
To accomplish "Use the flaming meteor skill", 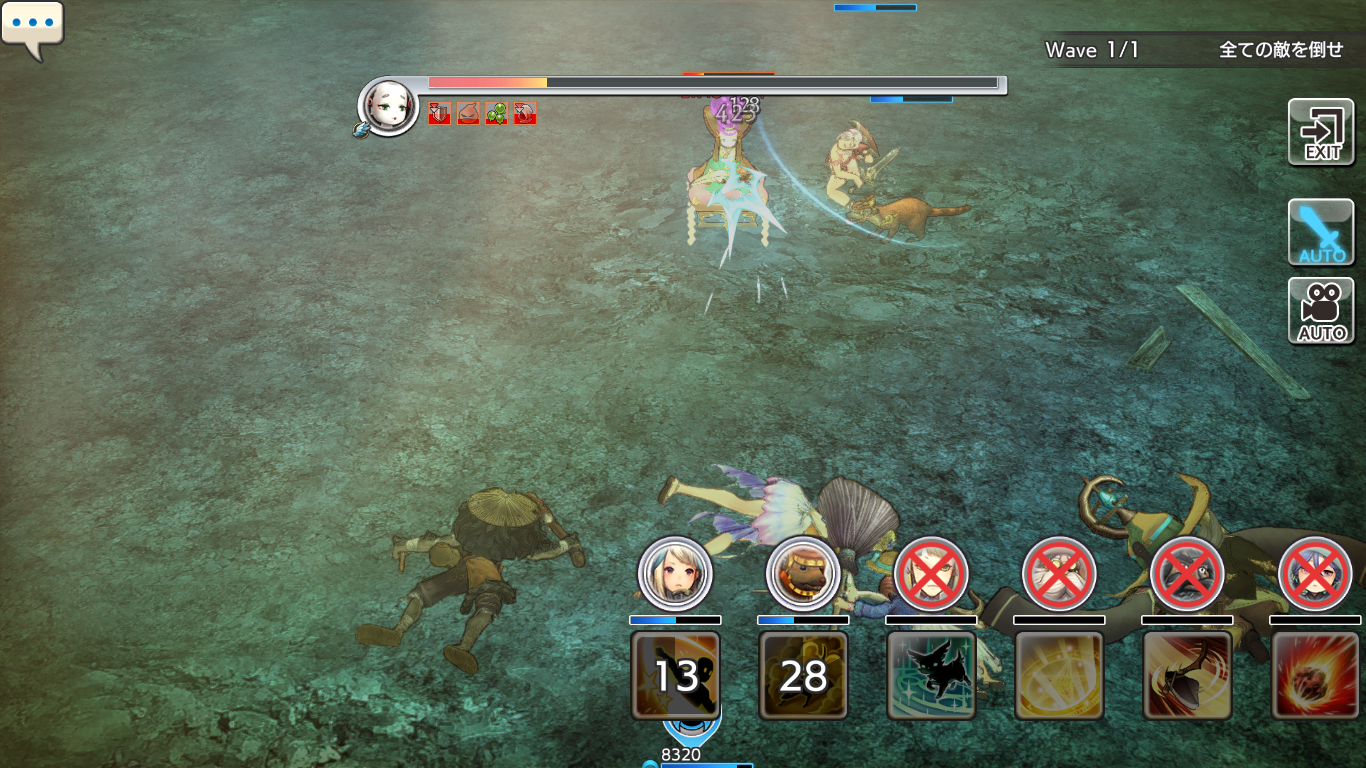I will [1315, 675].
